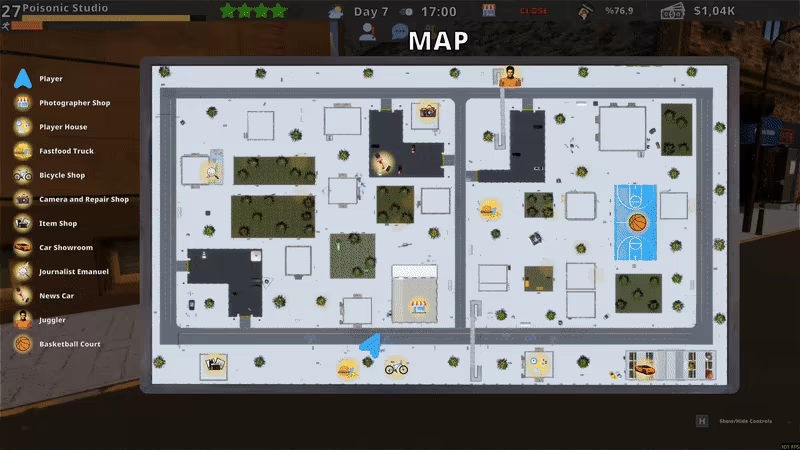Click the photo-frame photographer shop marker

pyautogui.click(x=213, y=367)
